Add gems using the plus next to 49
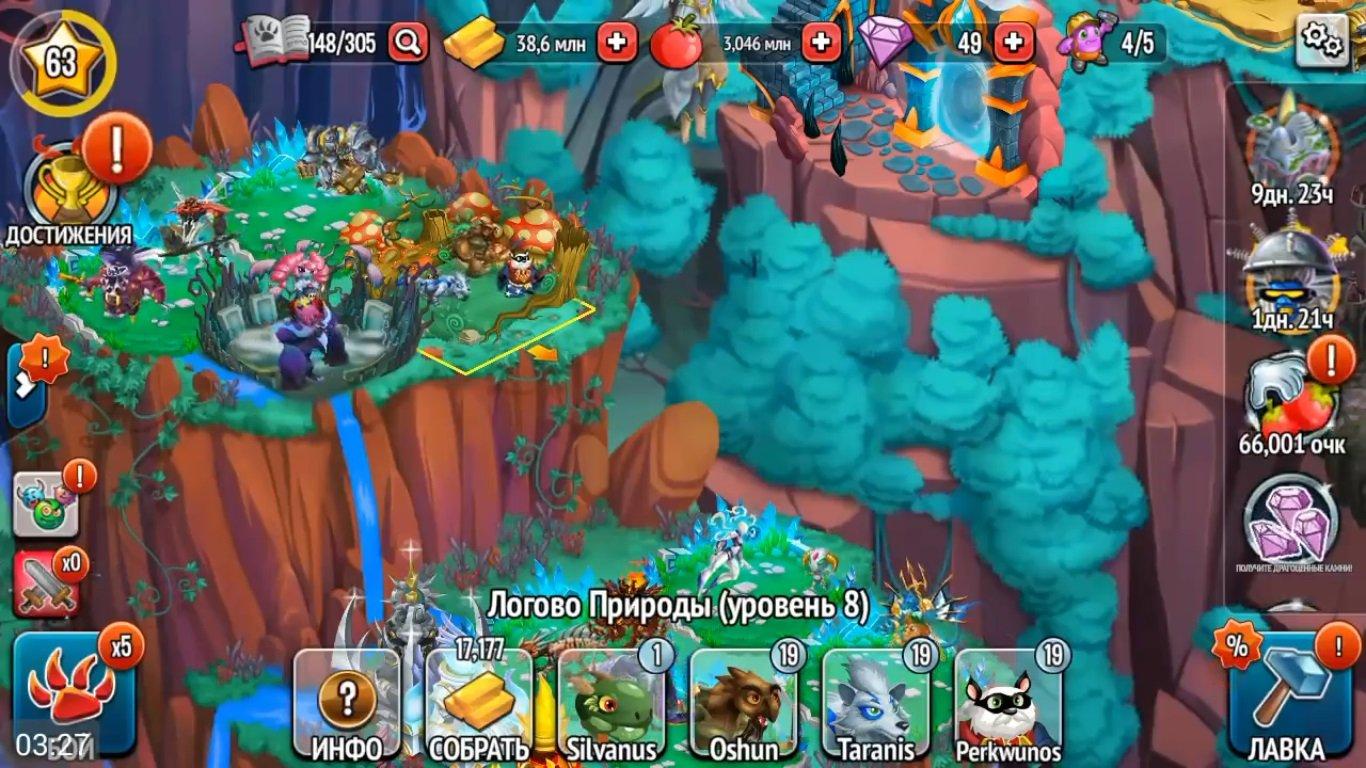 [1015, 42]
